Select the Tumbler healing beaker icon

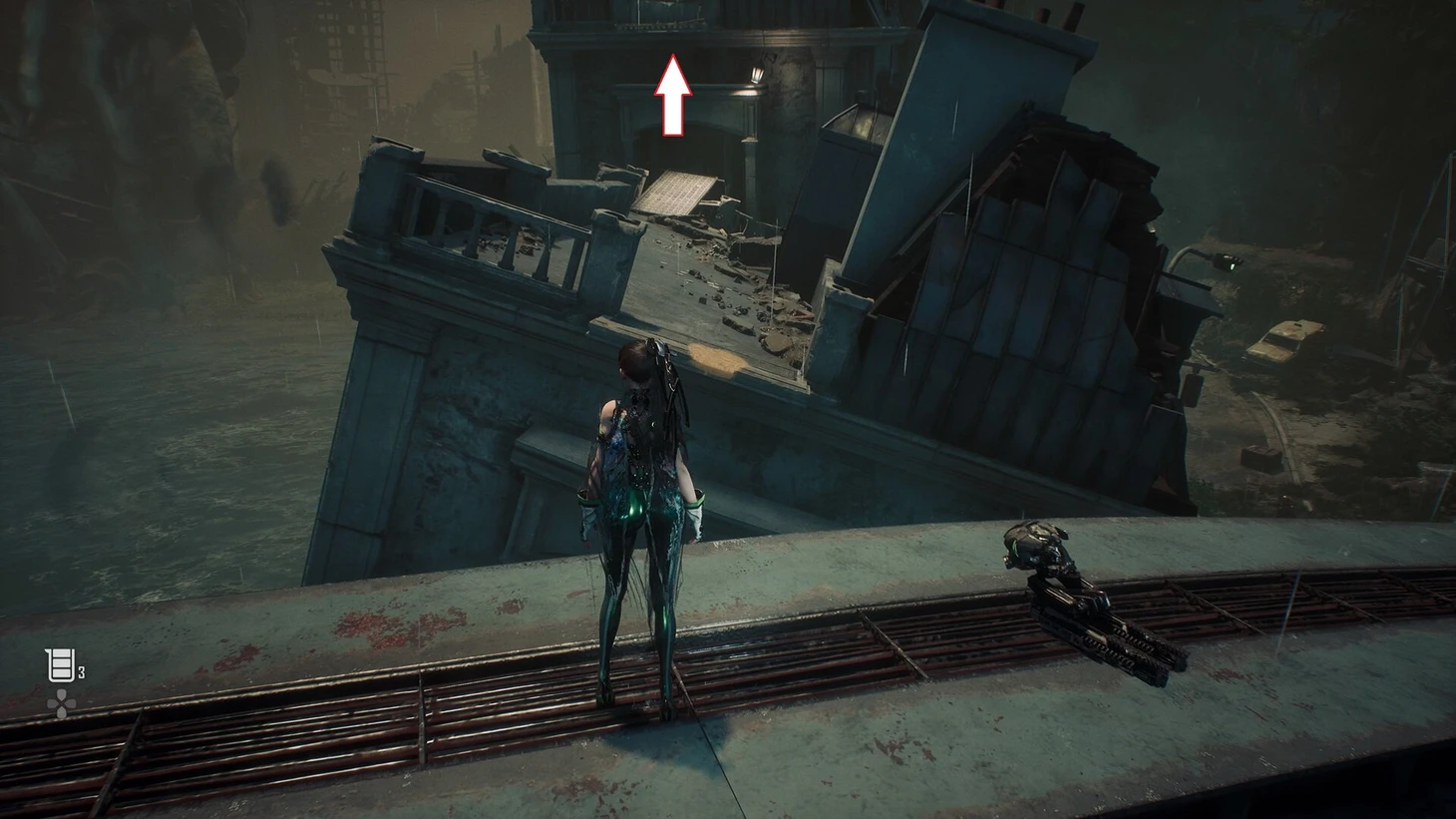coord(61,664)
